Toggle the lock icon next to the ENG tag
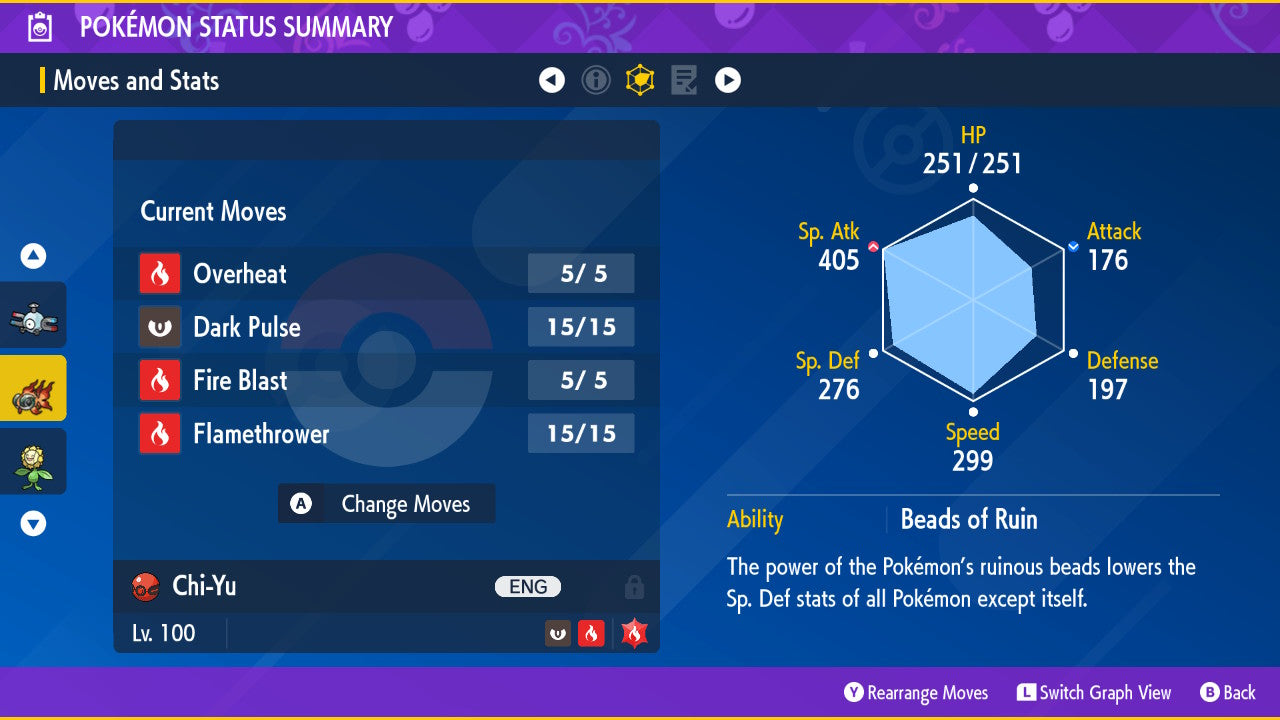Screen dimensions: 1280x720 (x=634, y=587)
